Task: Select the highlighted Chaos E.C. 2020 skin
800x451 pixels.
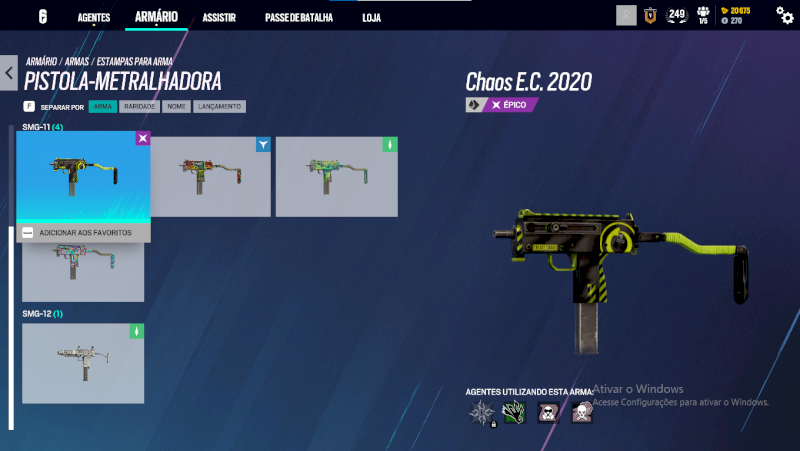Action: (x=83, y=177)
